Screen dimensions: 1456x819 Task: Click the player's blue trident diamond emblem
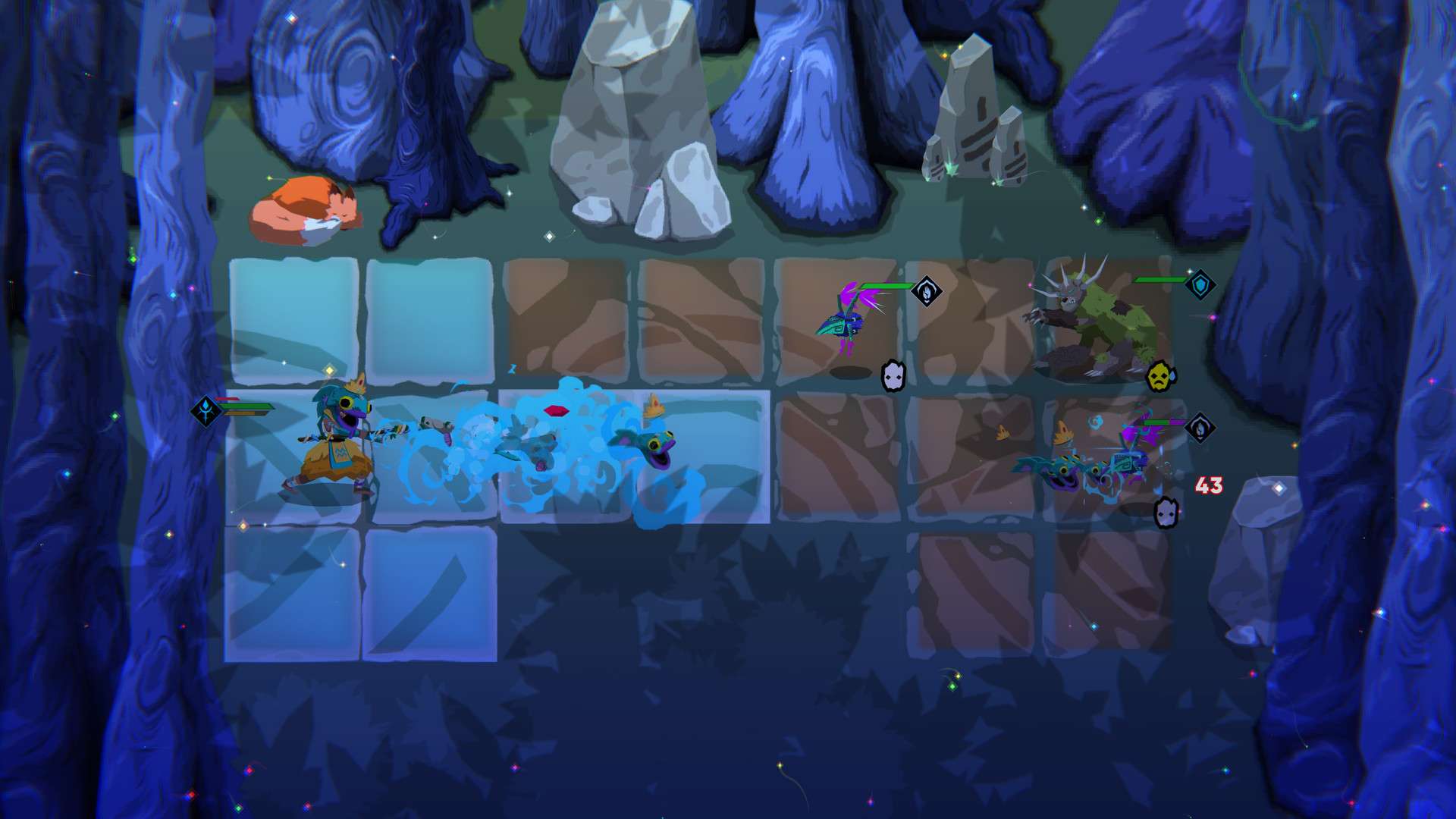point(206,411)
